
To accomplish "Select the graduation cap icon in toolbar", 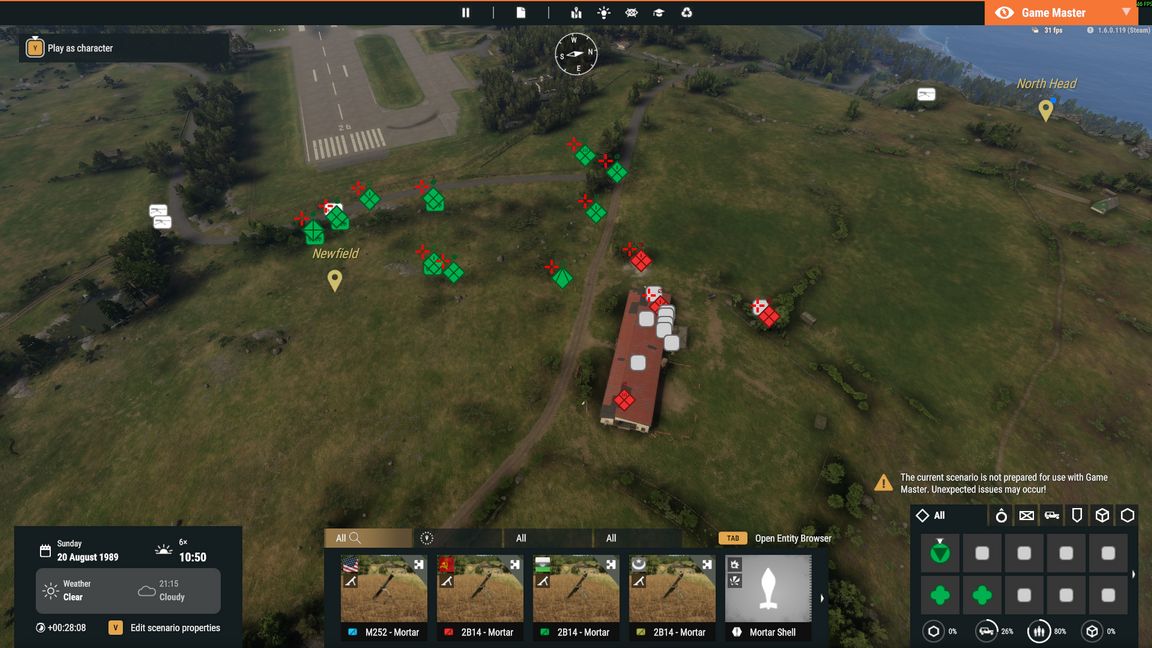I will pos(659,13).
